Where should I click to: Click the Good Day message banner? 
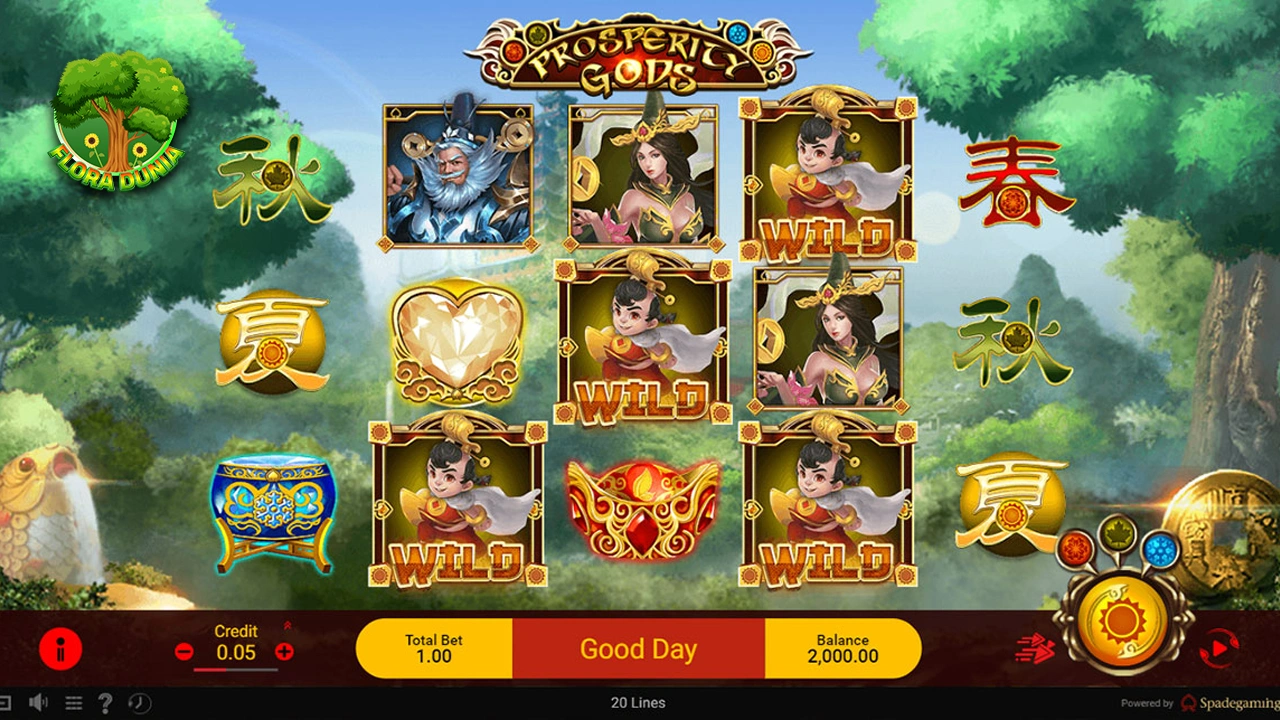639,648
